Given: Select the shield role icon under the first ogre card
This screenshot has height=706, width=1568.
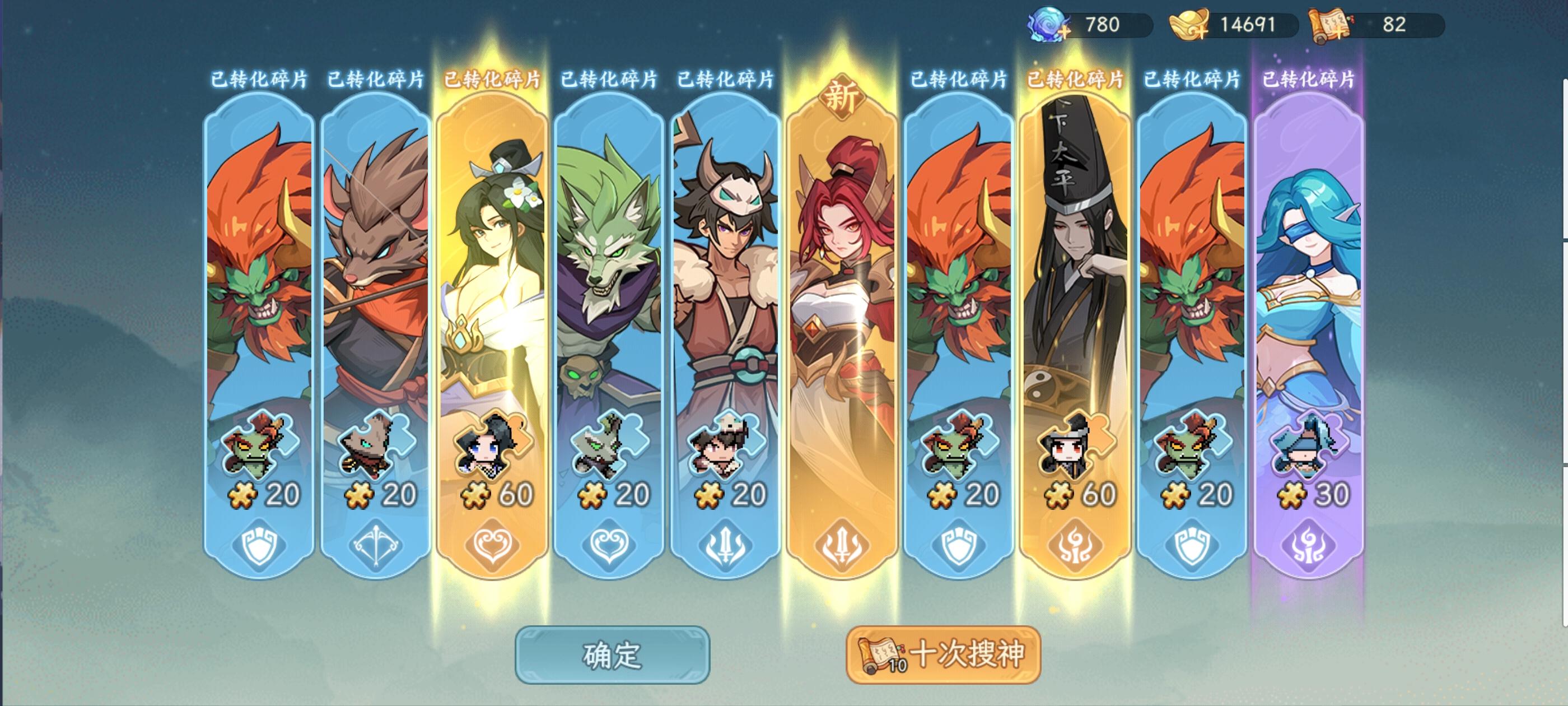Looking at the screenshot, I should tap(258, 546).
